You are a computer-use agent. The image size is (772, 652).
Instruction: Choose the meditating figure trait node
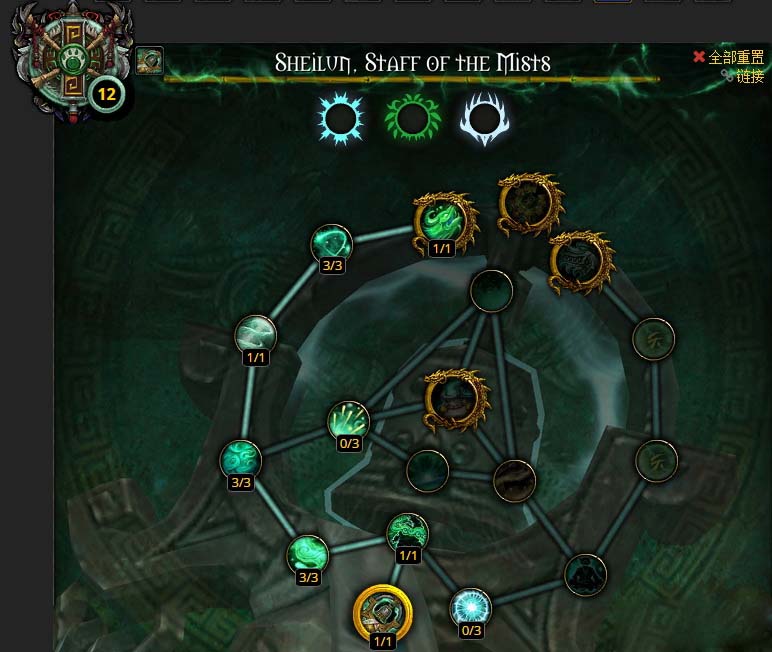click(585, 575)
